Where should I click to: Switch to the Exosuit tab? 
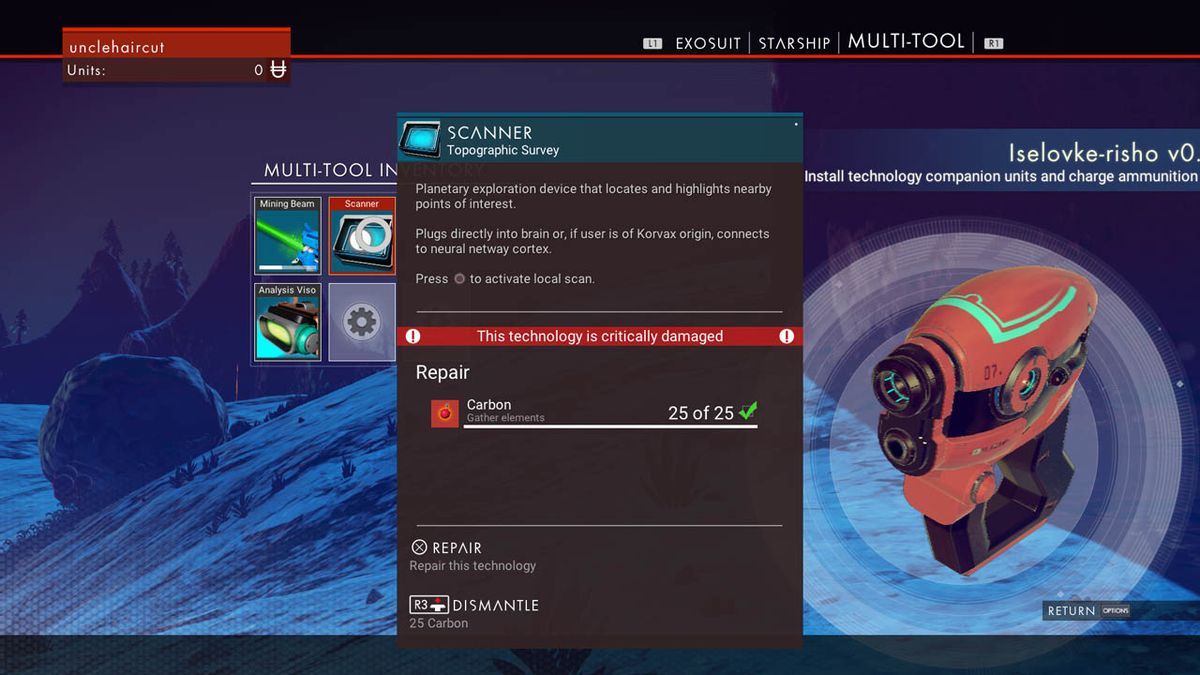tap(707, 43)
